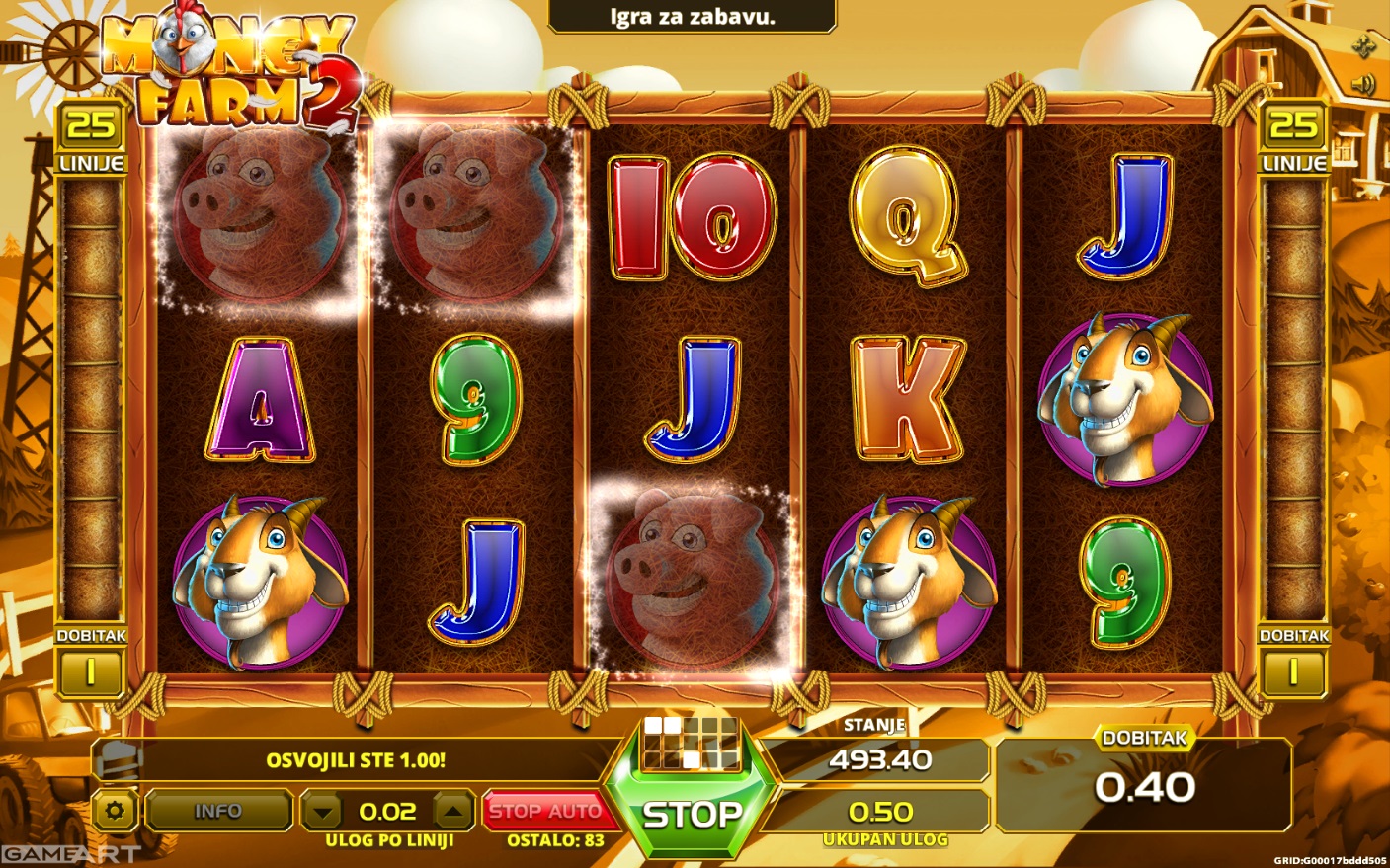Viewport: 1390px width, 868px height.
Task: Increase the bet per line with up arrow
Action: [x=452, y=812]
